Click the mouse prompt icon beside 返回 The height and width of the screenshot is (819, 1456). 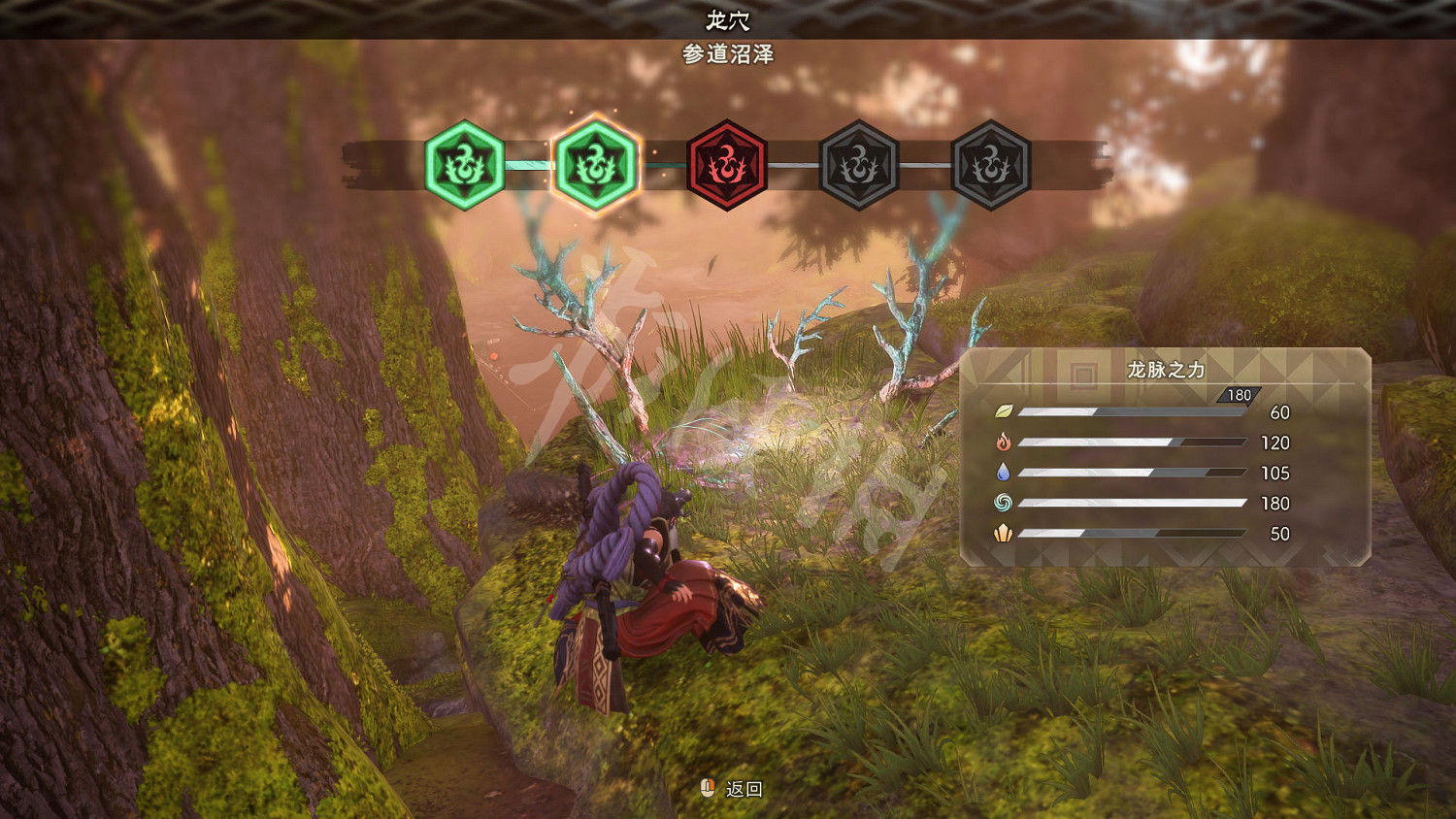coord(706,789)
